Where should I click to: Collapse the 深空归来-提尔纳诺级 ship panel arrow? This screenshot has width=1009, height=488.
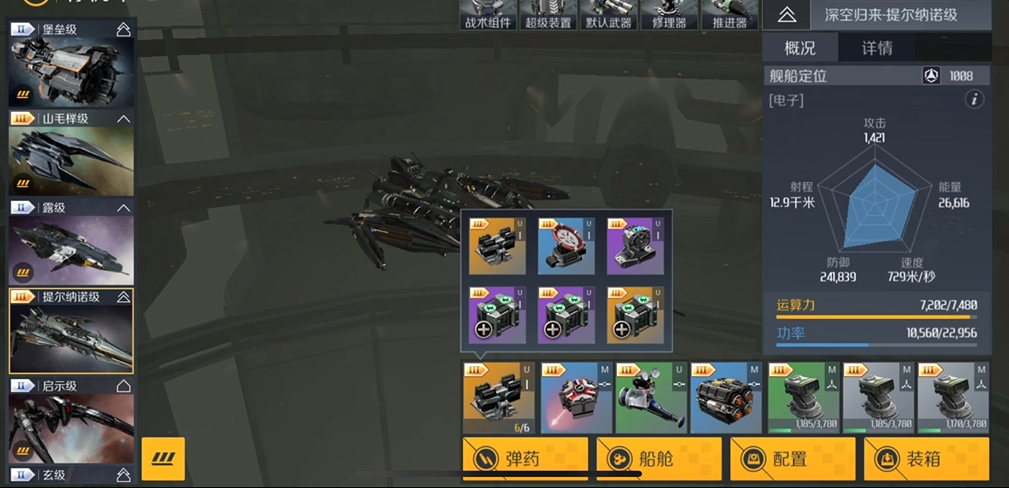(787, 15)
